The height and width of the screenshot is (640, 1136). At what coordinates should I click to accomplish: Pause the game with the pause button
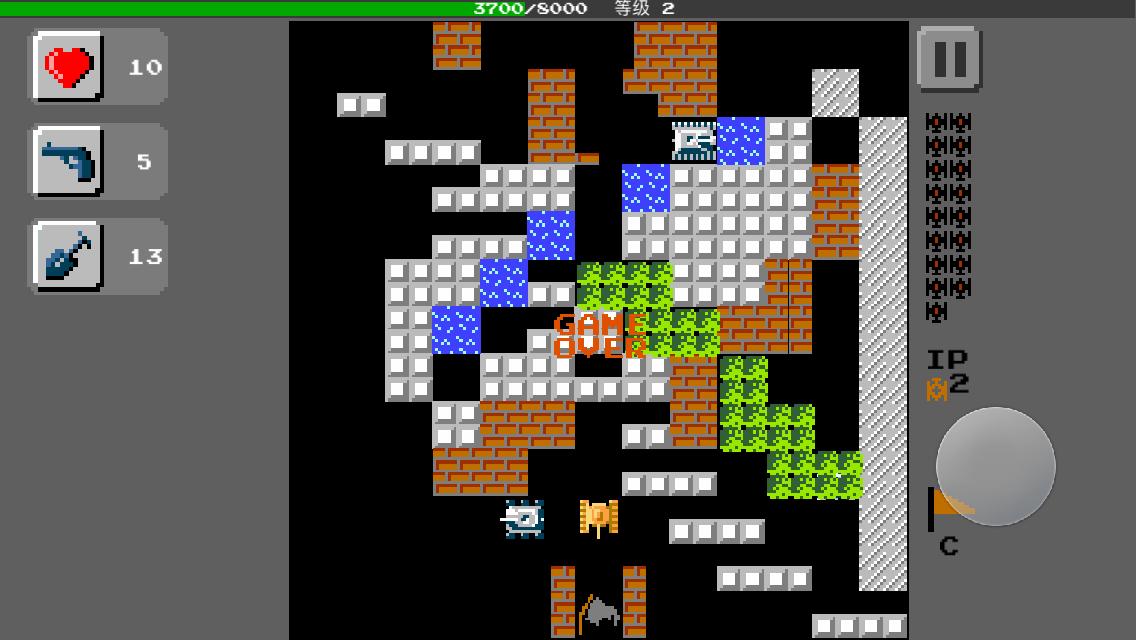pos(948,59)
